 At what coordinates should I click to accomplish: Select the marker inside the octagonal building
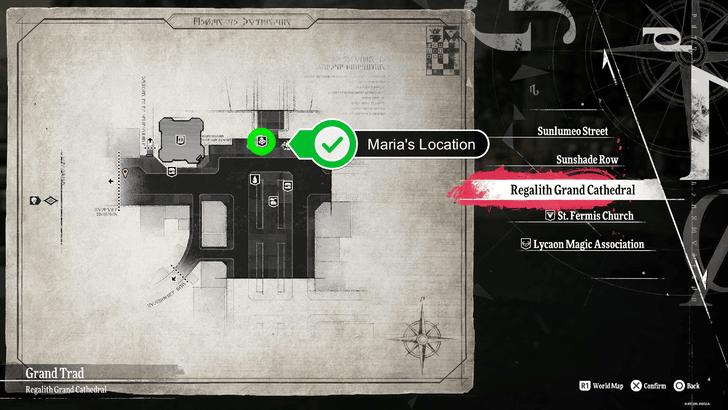pyautogui.click(x=181, y=141)
